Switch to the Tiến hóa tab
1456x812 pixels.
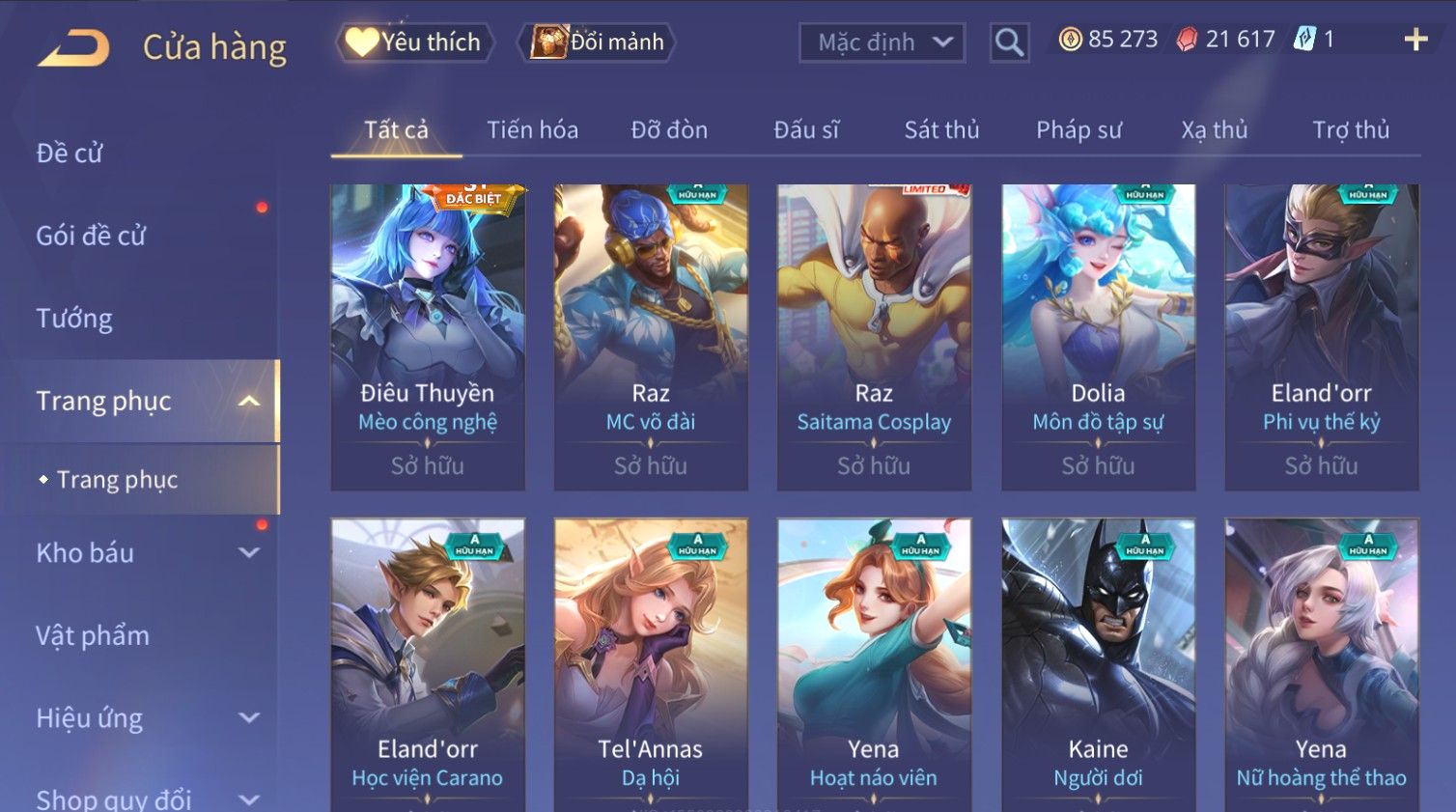coord(532,130)
